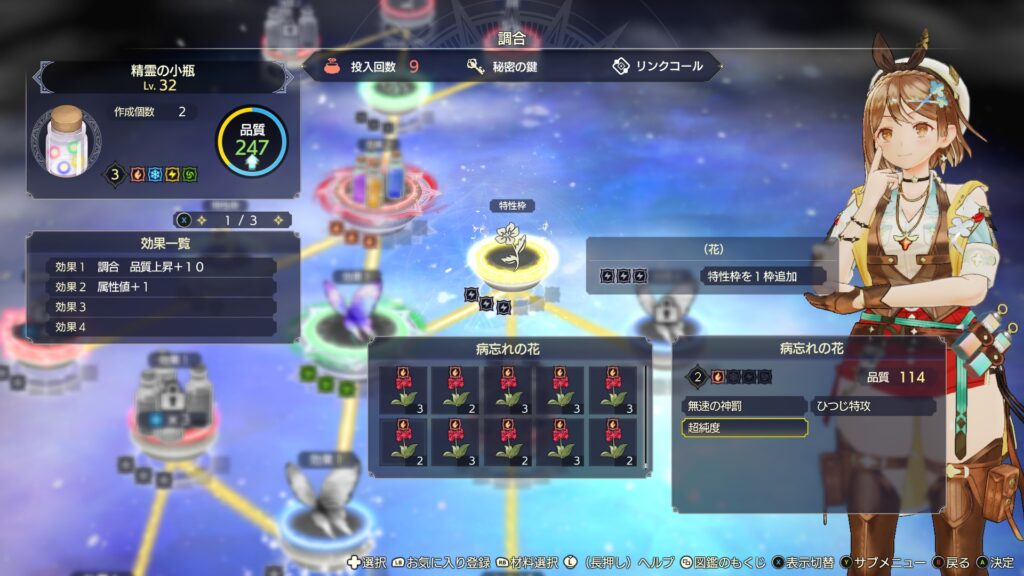The image size is (1024, 576).
Task: Click the 効果1 品質上昇+10 effect row
Action: click(x=161, y=267)
